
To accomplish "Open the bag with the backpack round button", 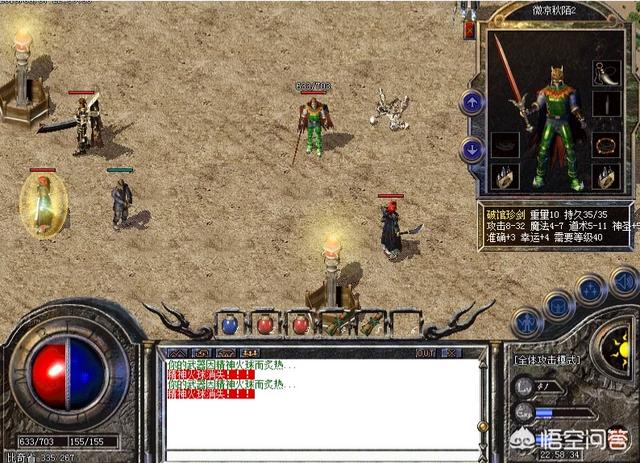I will tap(559, 305).
